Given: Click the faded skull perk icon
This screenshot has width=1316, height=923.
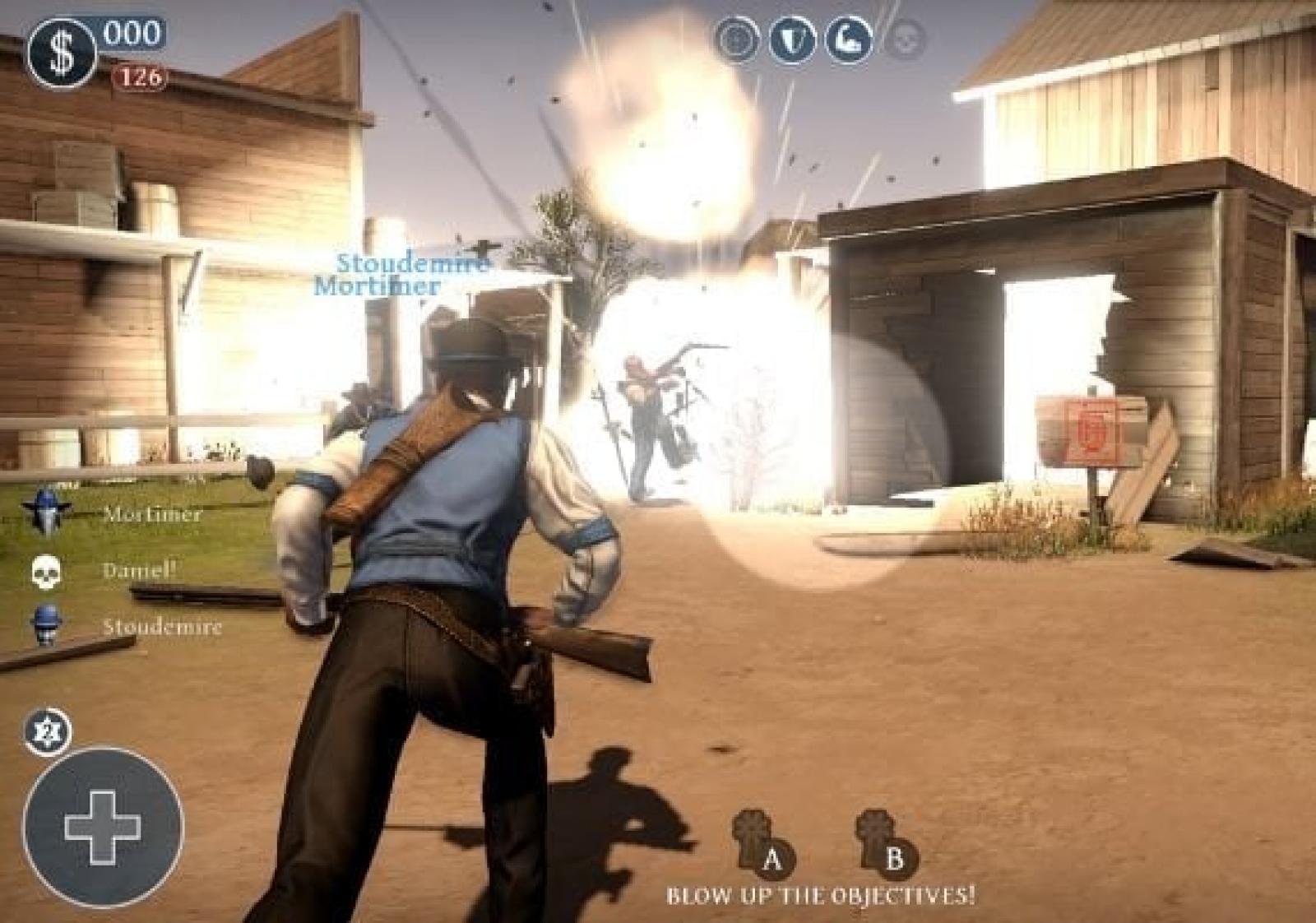Looking at the screenshot, I should coord(906,38).
